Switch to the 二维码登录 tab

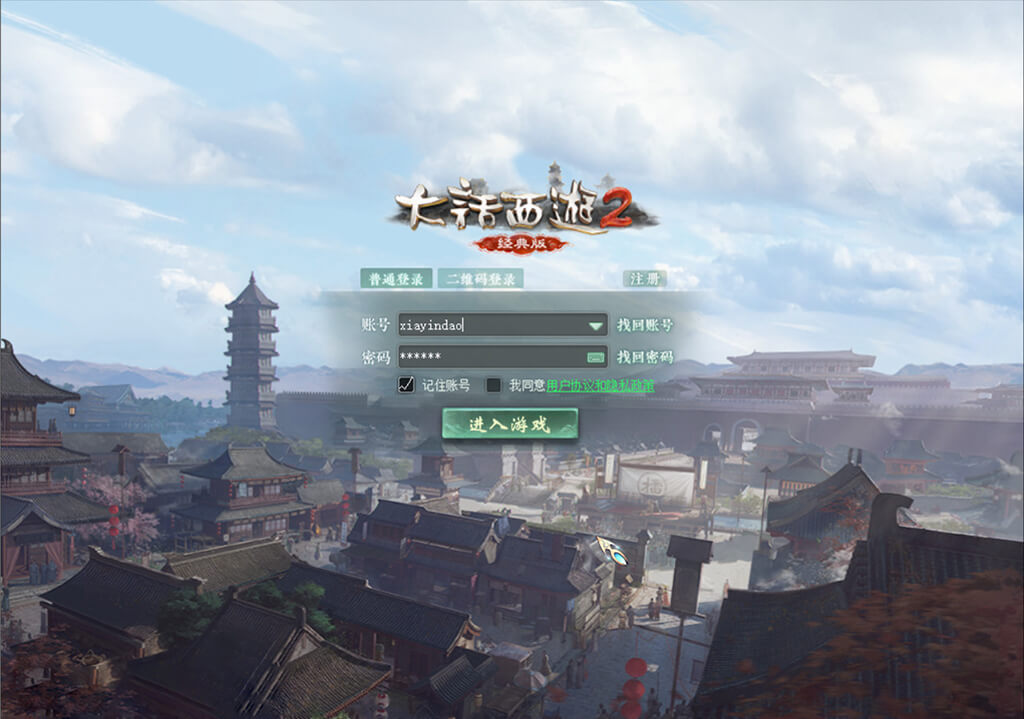pos(480,279)
